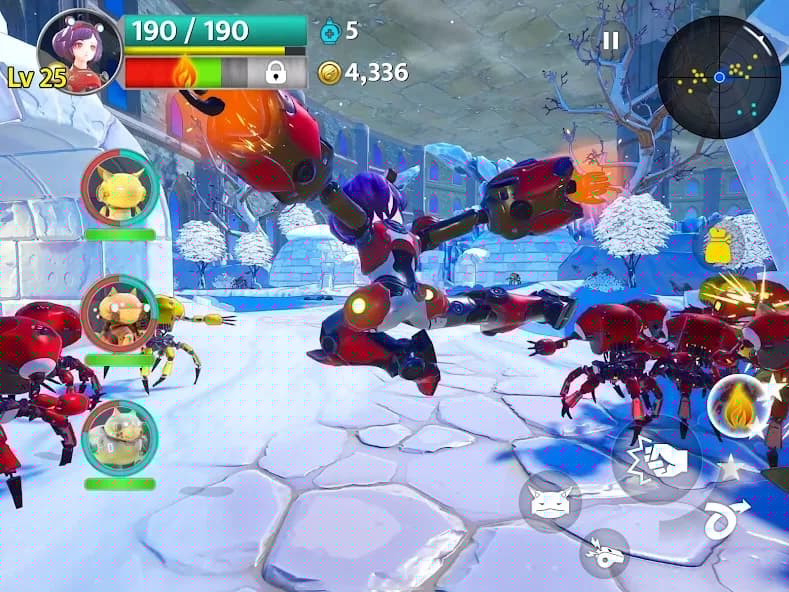Tap the cat face companion command button

(x=549, y=501)
